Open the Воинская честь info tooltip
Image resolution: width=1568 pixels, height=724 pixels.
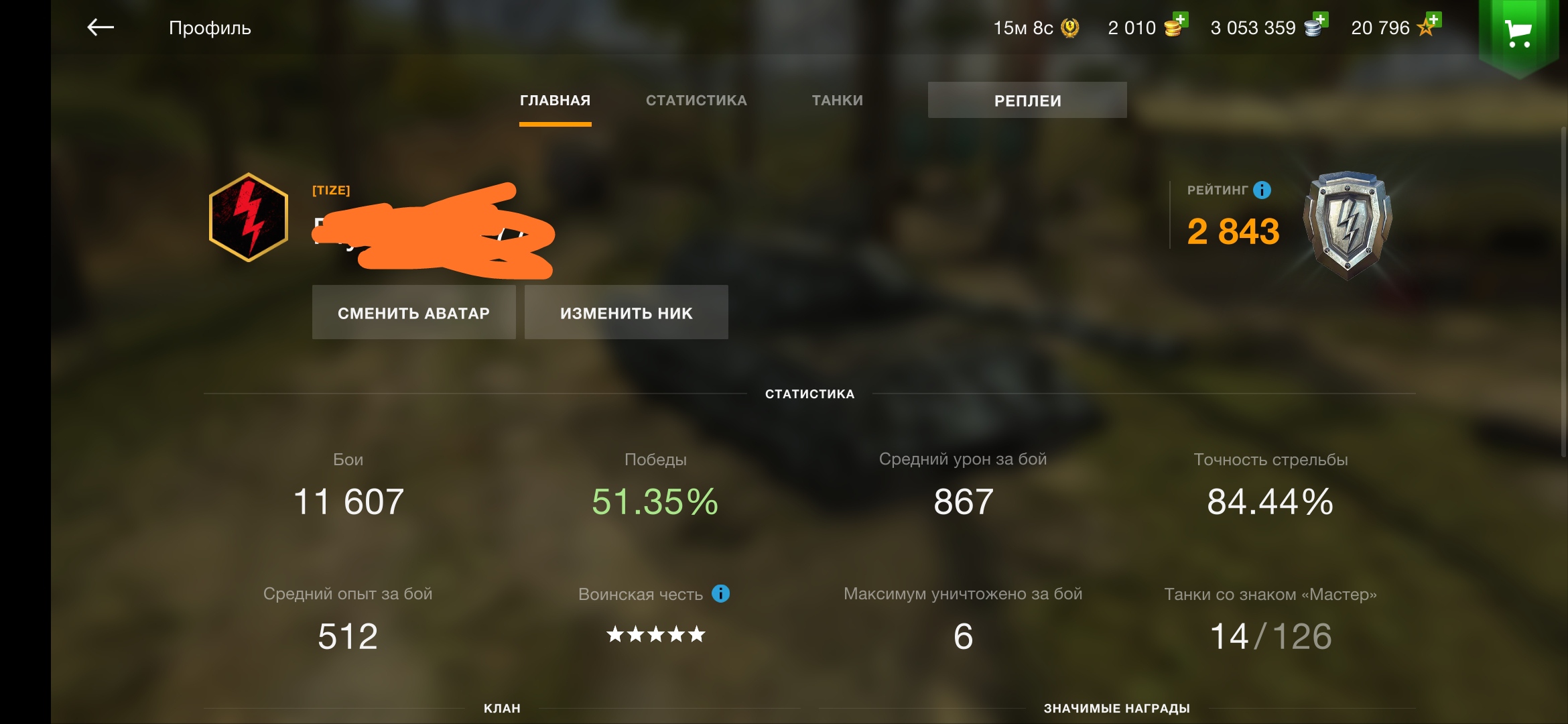pos(720,593)
